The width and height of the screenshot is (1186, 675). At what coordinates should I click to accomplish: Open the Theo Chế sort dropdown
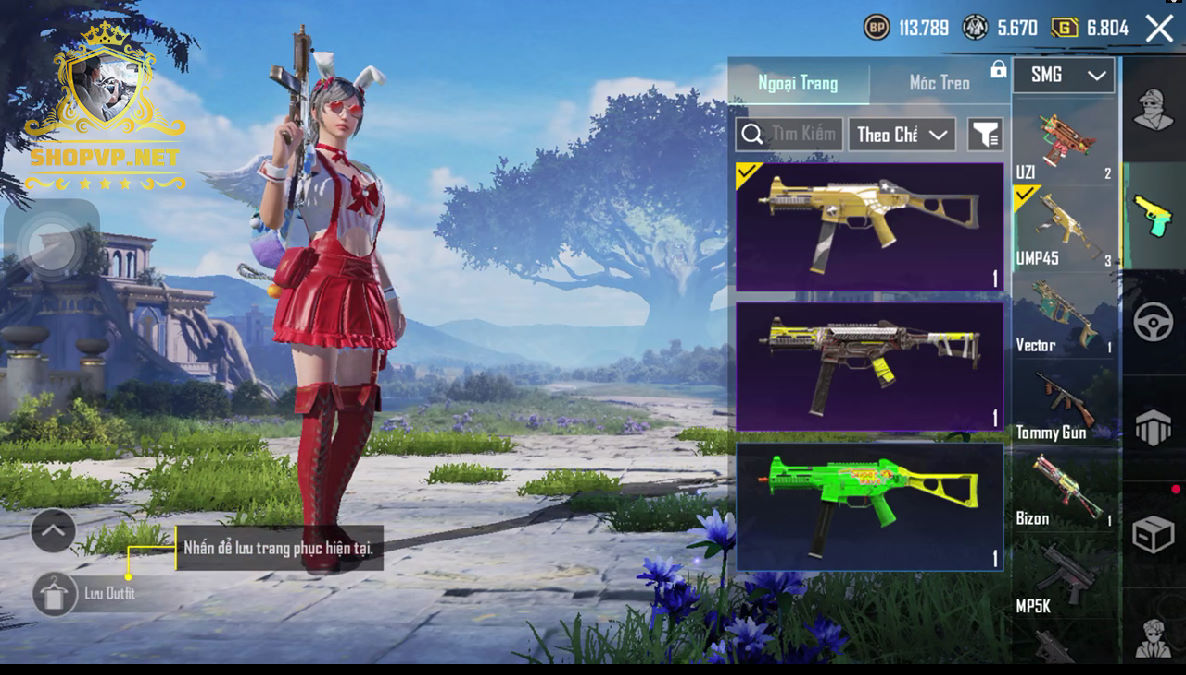tap(902, 134)
